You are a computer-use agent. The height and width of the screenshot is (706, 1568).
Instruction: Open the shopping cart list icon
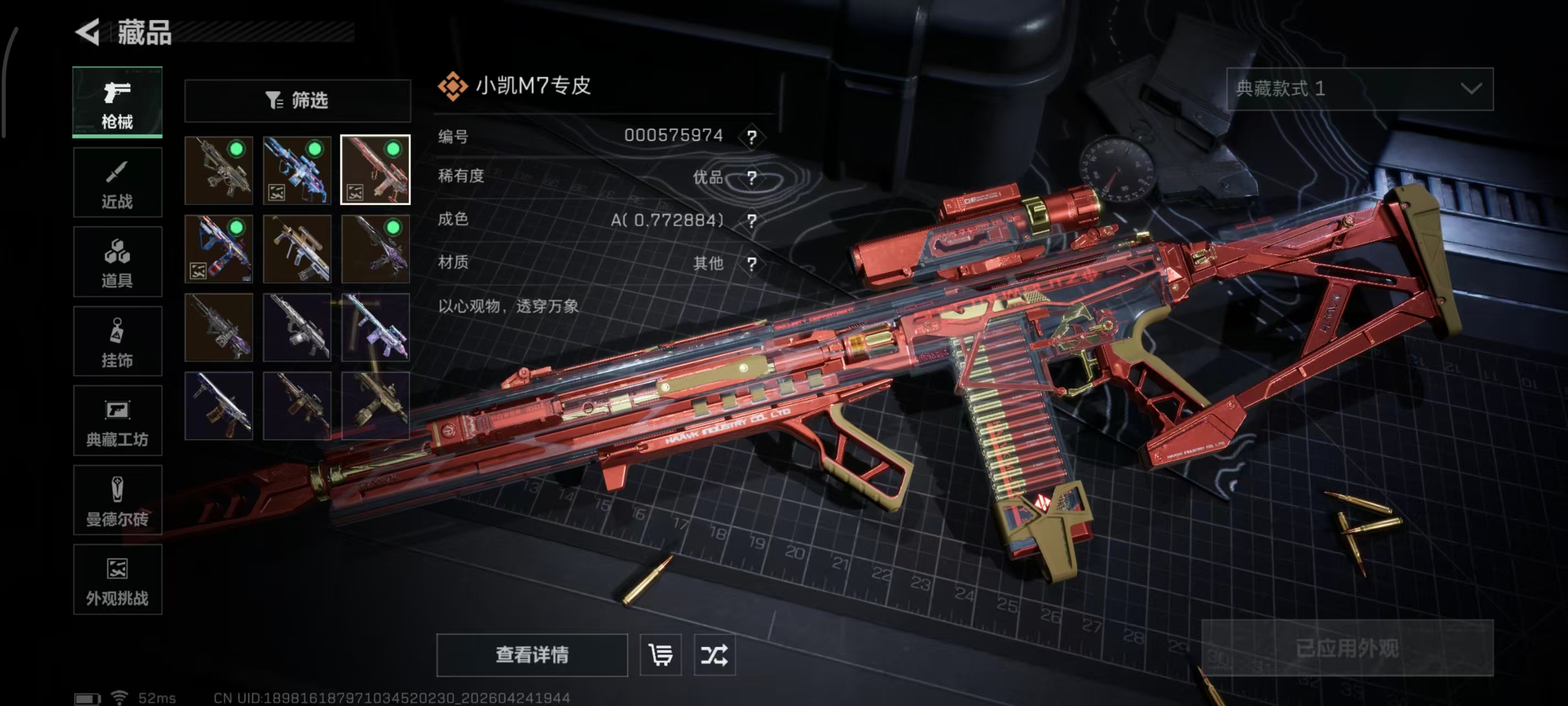[661, 655]
